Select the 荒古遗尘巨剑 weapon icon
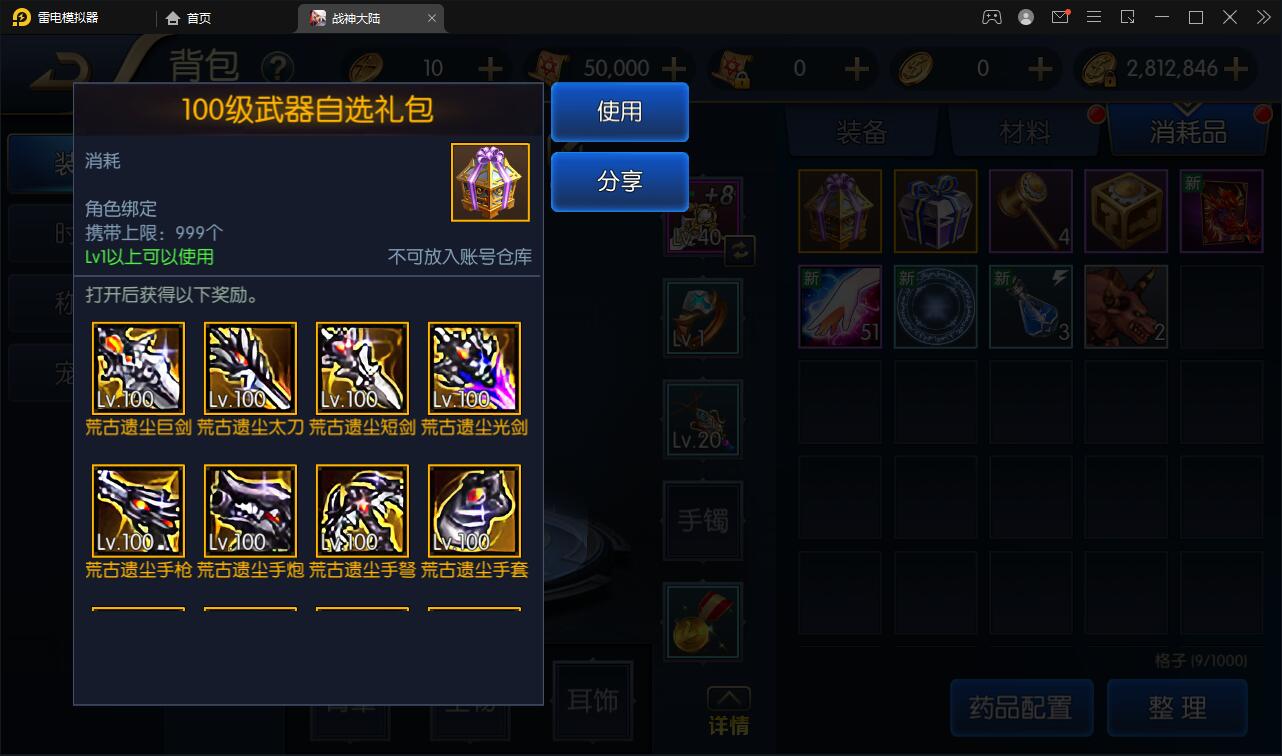The width and height of the screenshot is (1282, 756). click(137, 367)
